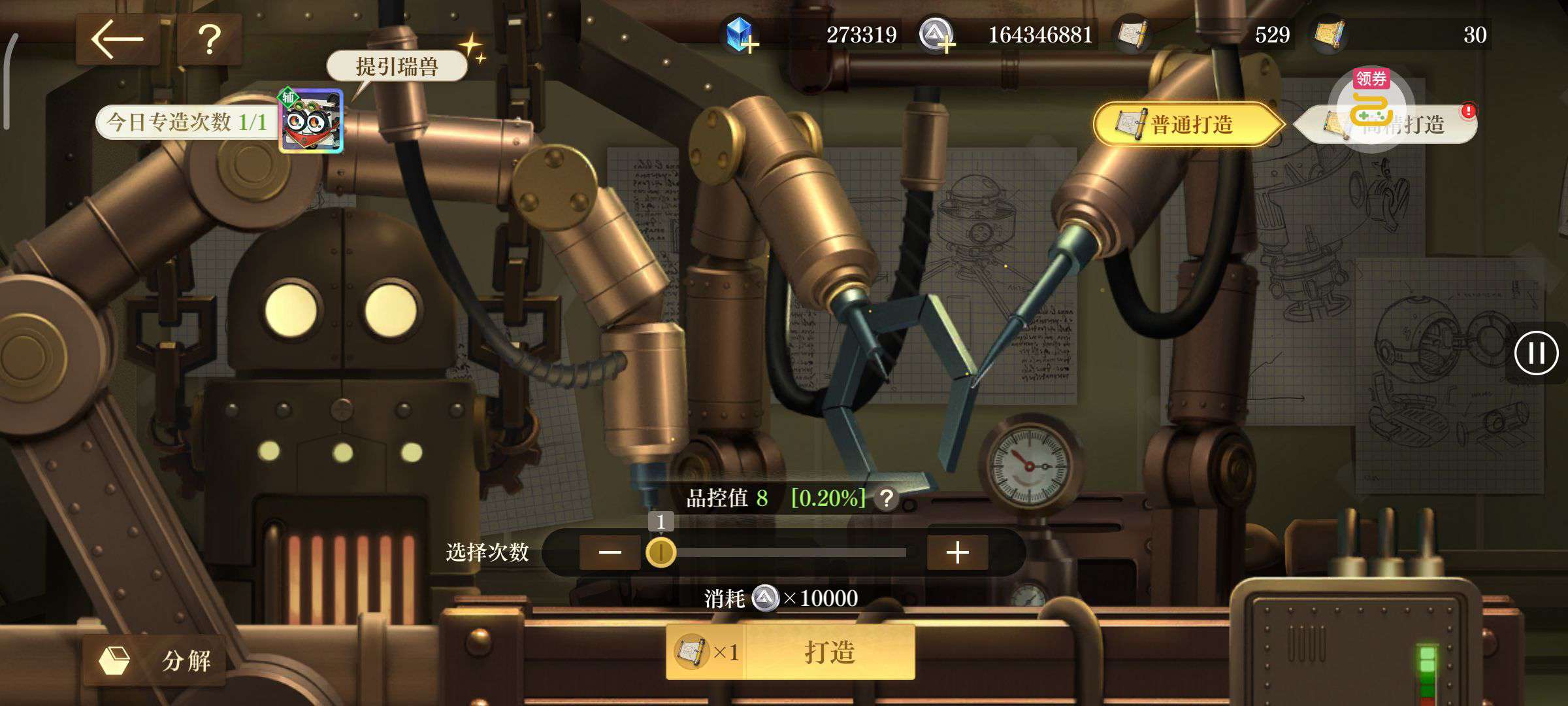Open the question mark help button
Image resolution: width=1568 pixels, height=706 pixels.
pyautogui.click(x=210, y=39)
